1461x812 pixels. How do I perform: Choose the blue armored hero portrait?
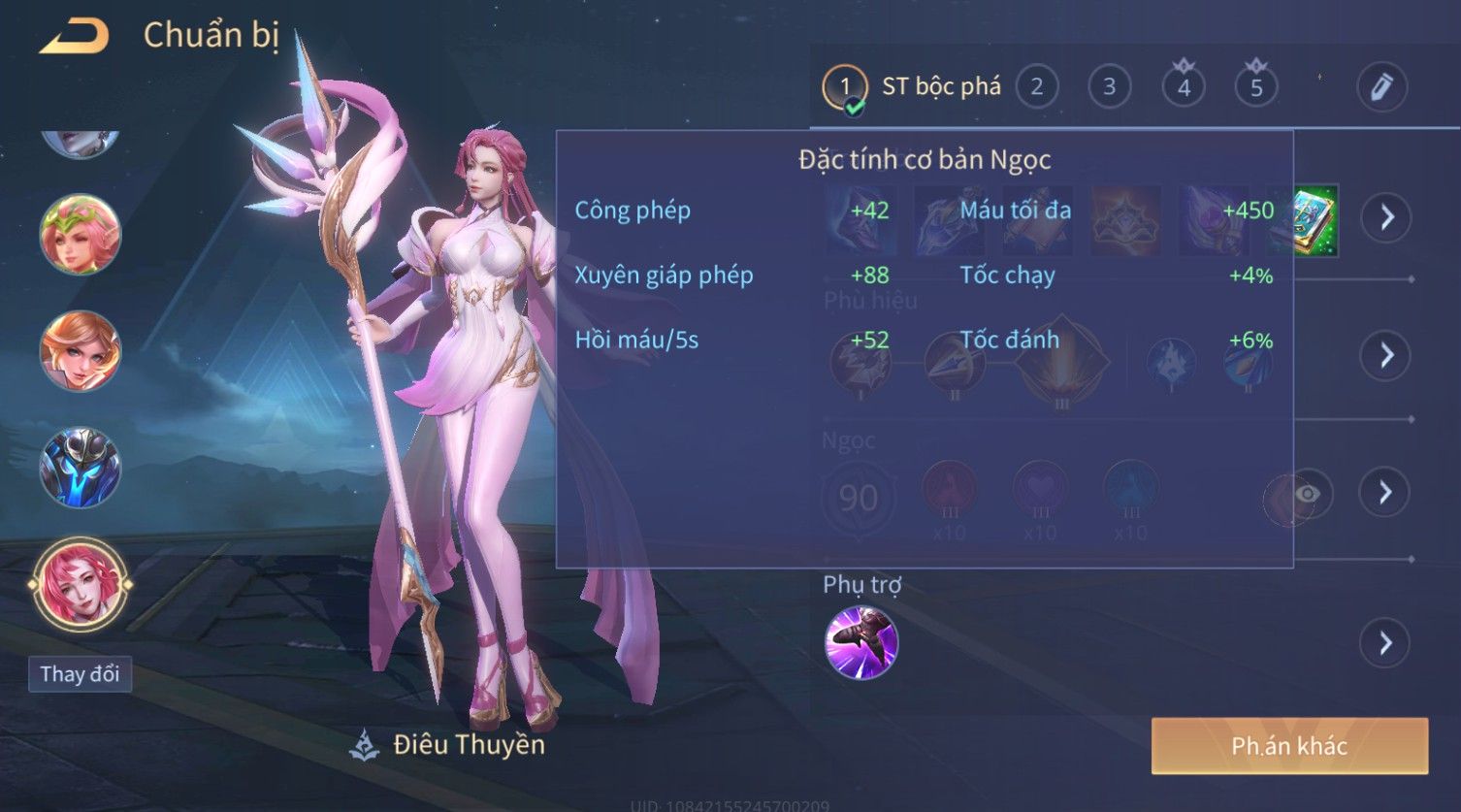pos(80,468)
